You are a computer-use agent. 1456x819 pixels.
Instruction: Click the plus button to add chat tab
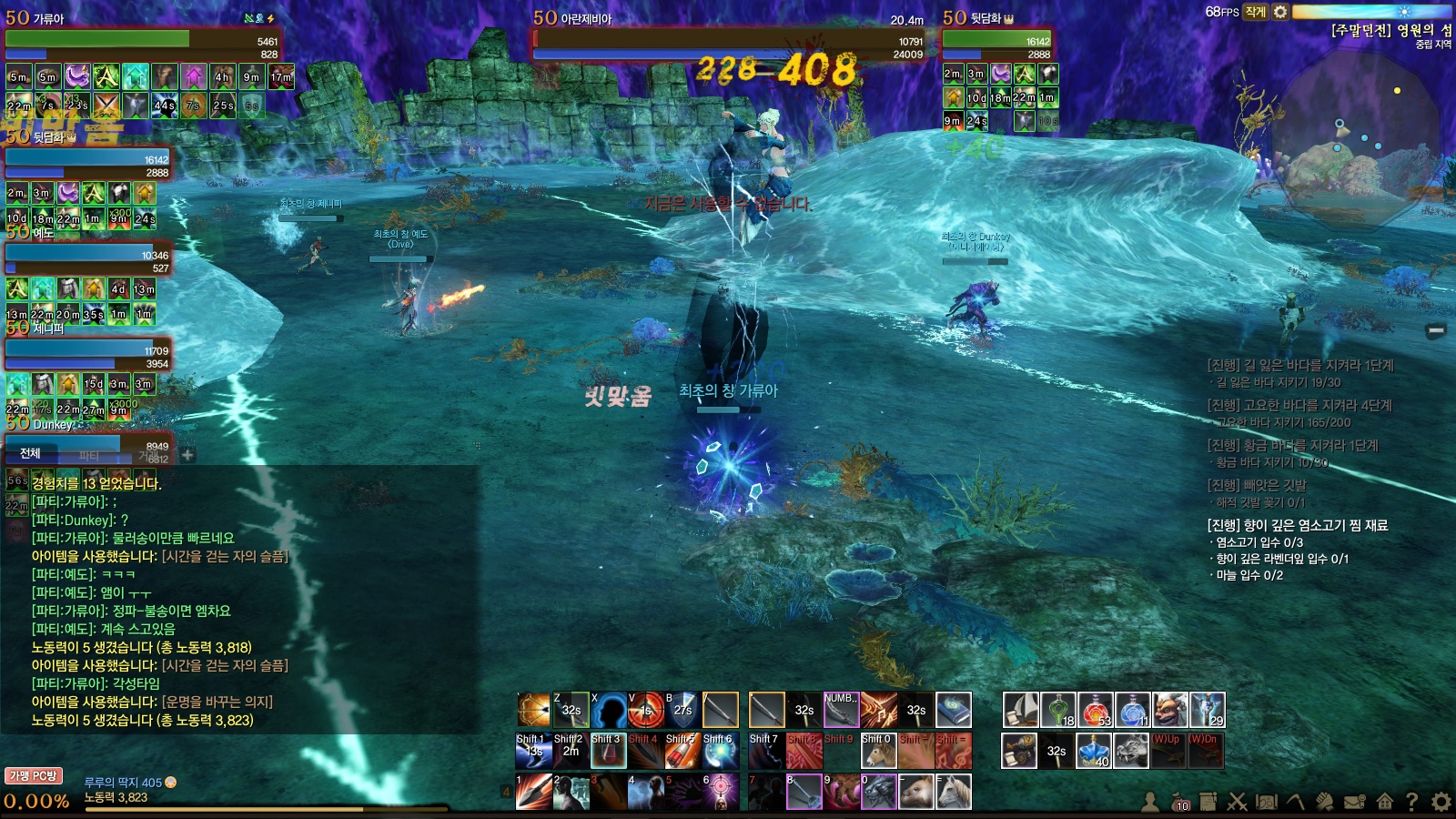click(187, 454)
